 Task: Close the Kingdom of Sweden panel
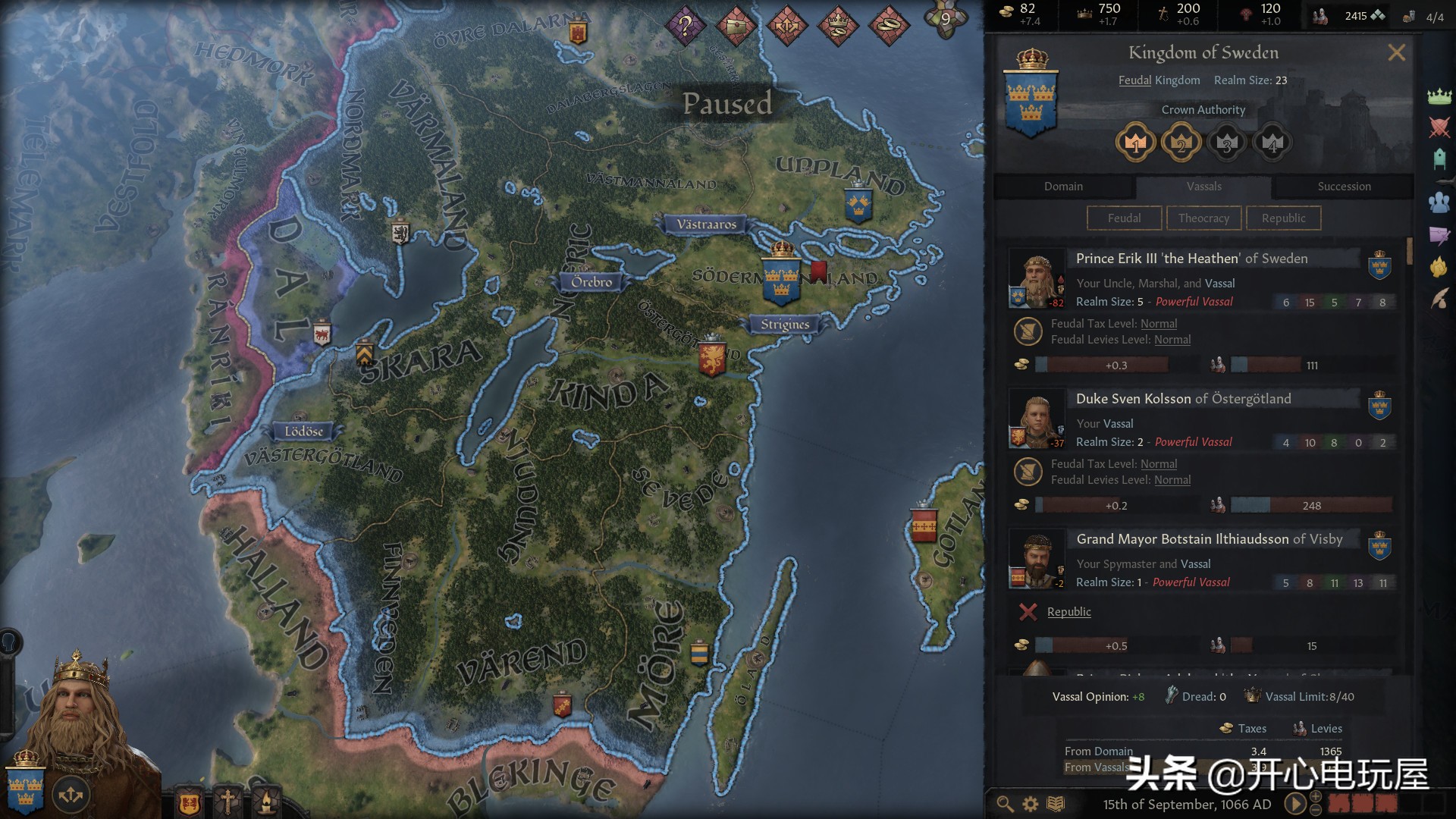coord(1396,53)
